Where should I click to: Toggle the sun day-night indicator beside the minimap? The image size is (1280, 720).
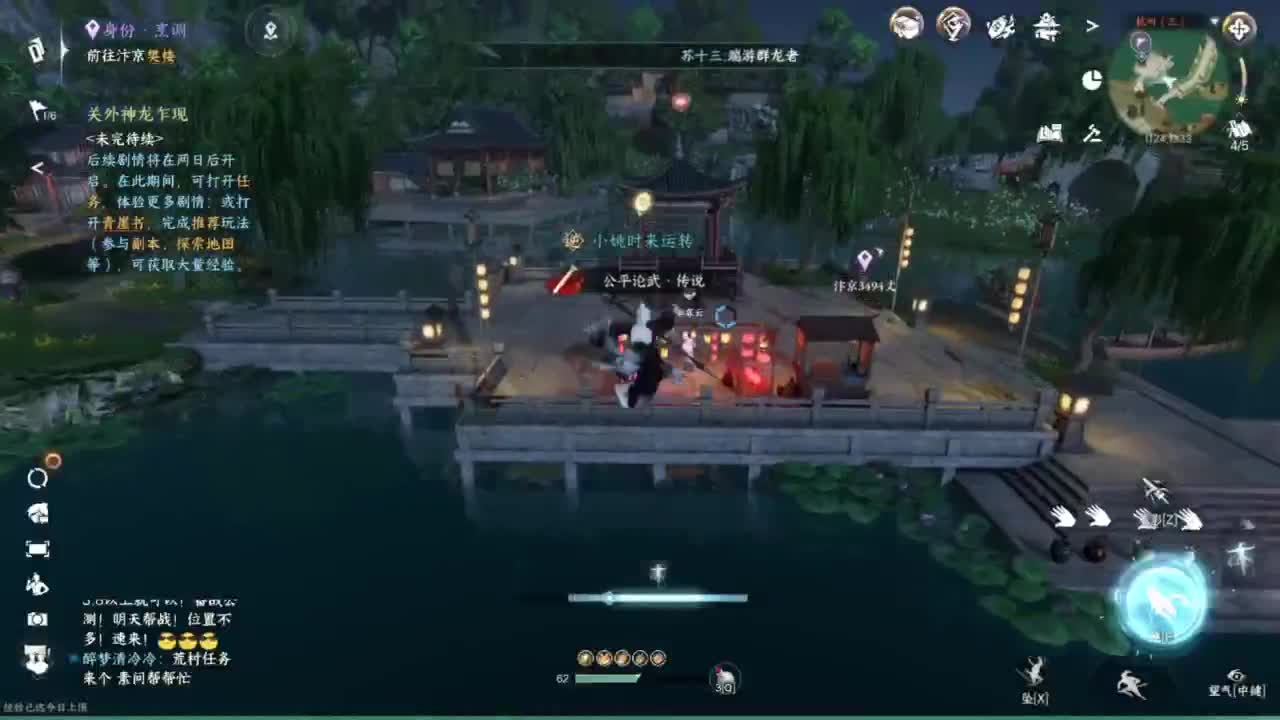pyautogui.click(x=1090, y=80)
